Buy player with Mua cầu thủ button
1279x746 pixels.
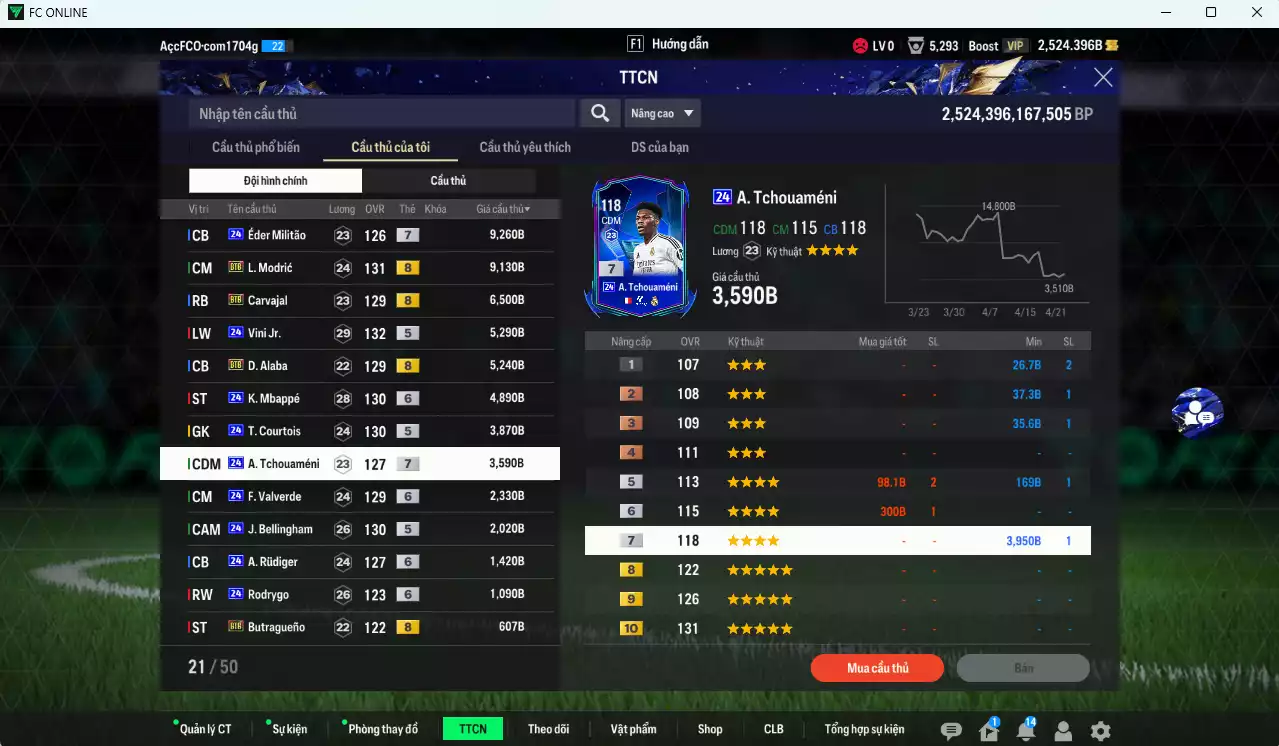point(877,668)
